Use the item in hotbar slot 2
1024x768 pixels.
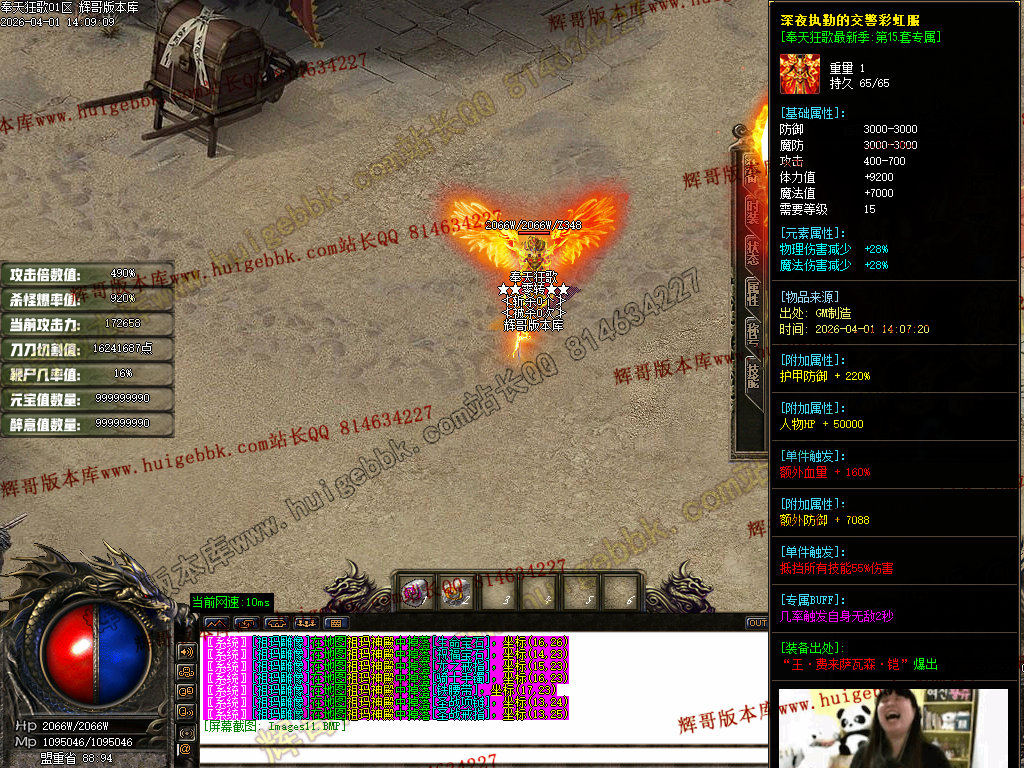pos(458,592)
